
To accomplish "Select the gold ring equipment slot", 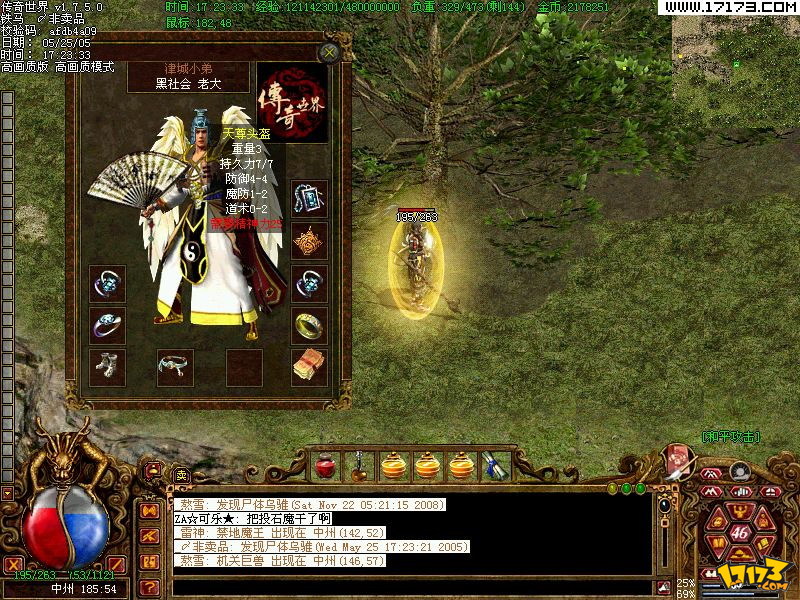I will (309, 325).
